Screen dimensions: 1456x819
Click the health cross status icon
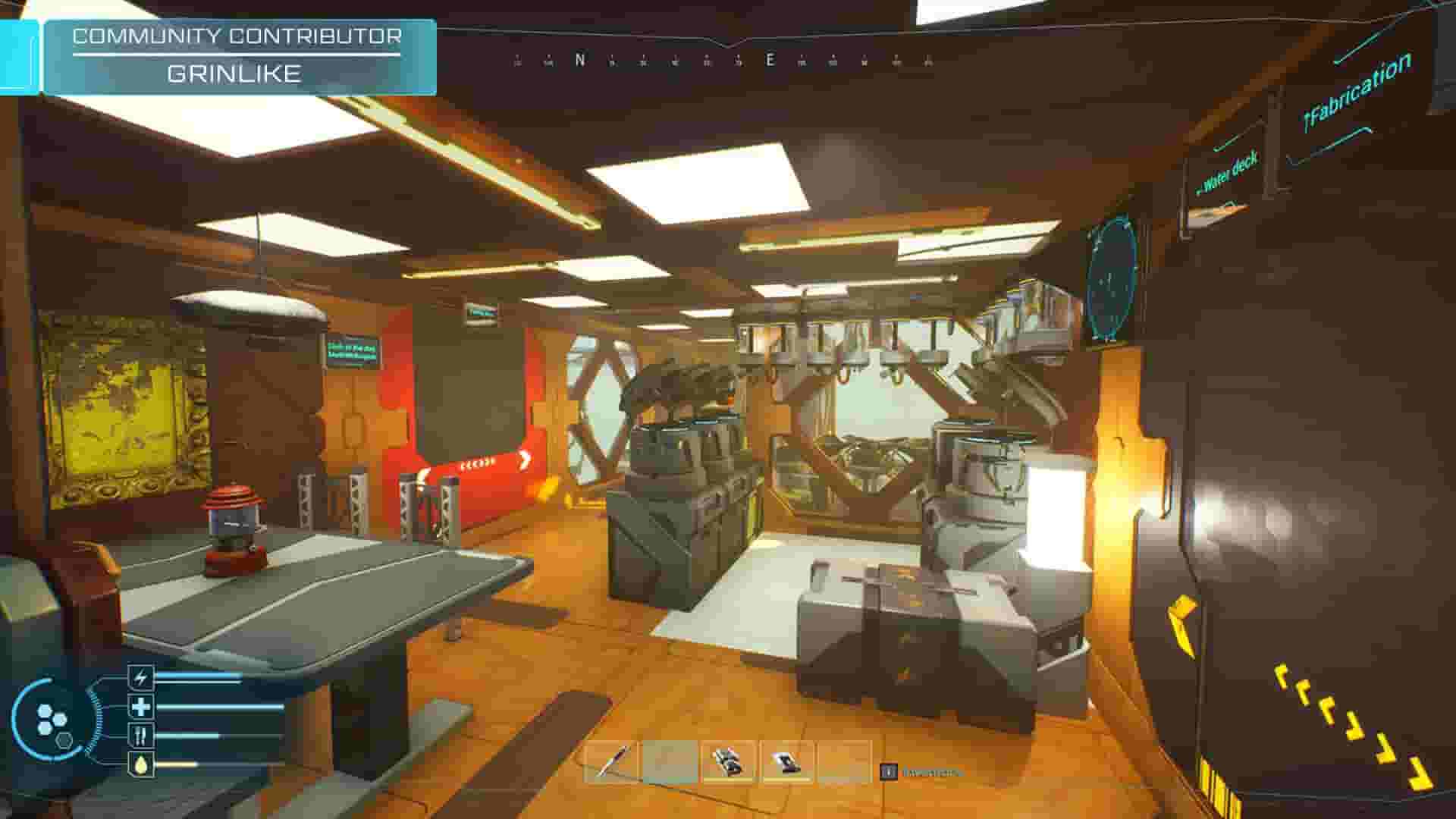(x=141, y=707)
